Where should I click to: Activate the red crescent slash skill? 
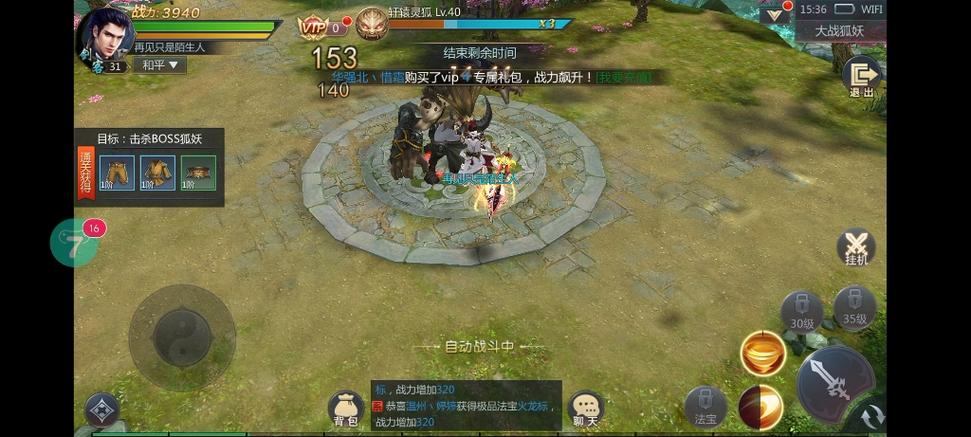(760, 407)
